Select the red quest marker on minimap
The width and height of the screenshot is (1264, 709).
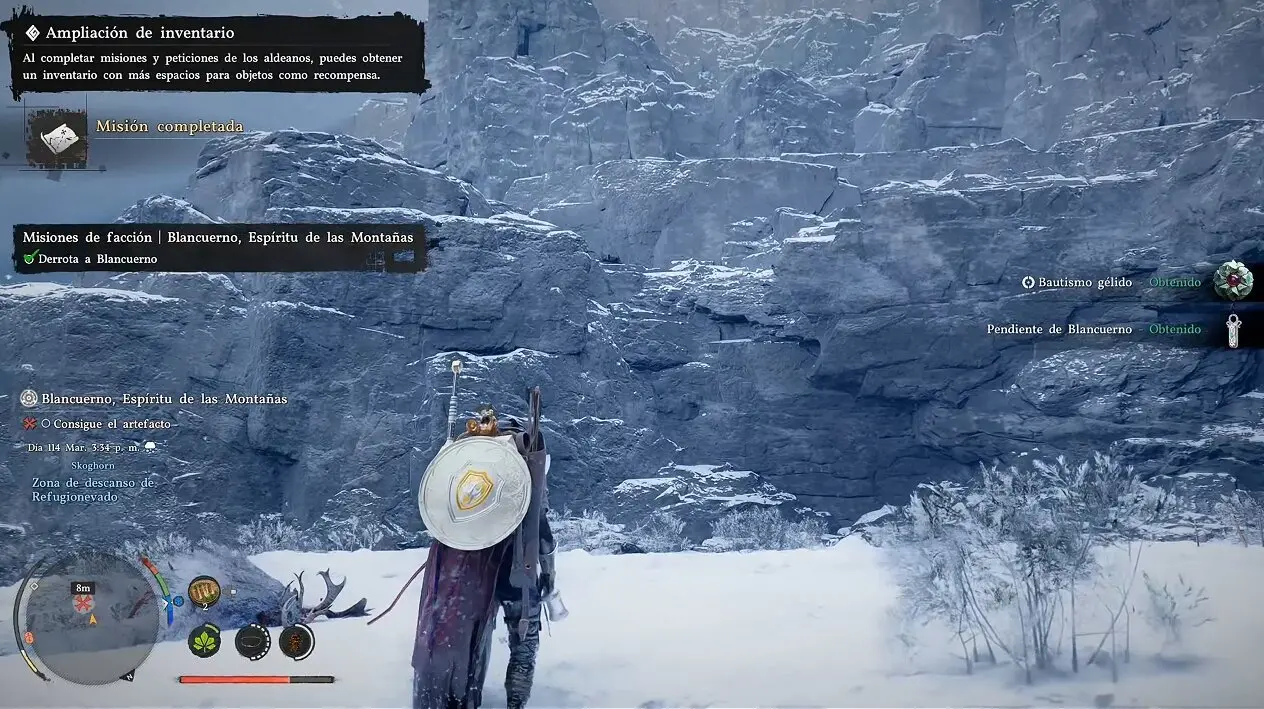tap(83, 604)
